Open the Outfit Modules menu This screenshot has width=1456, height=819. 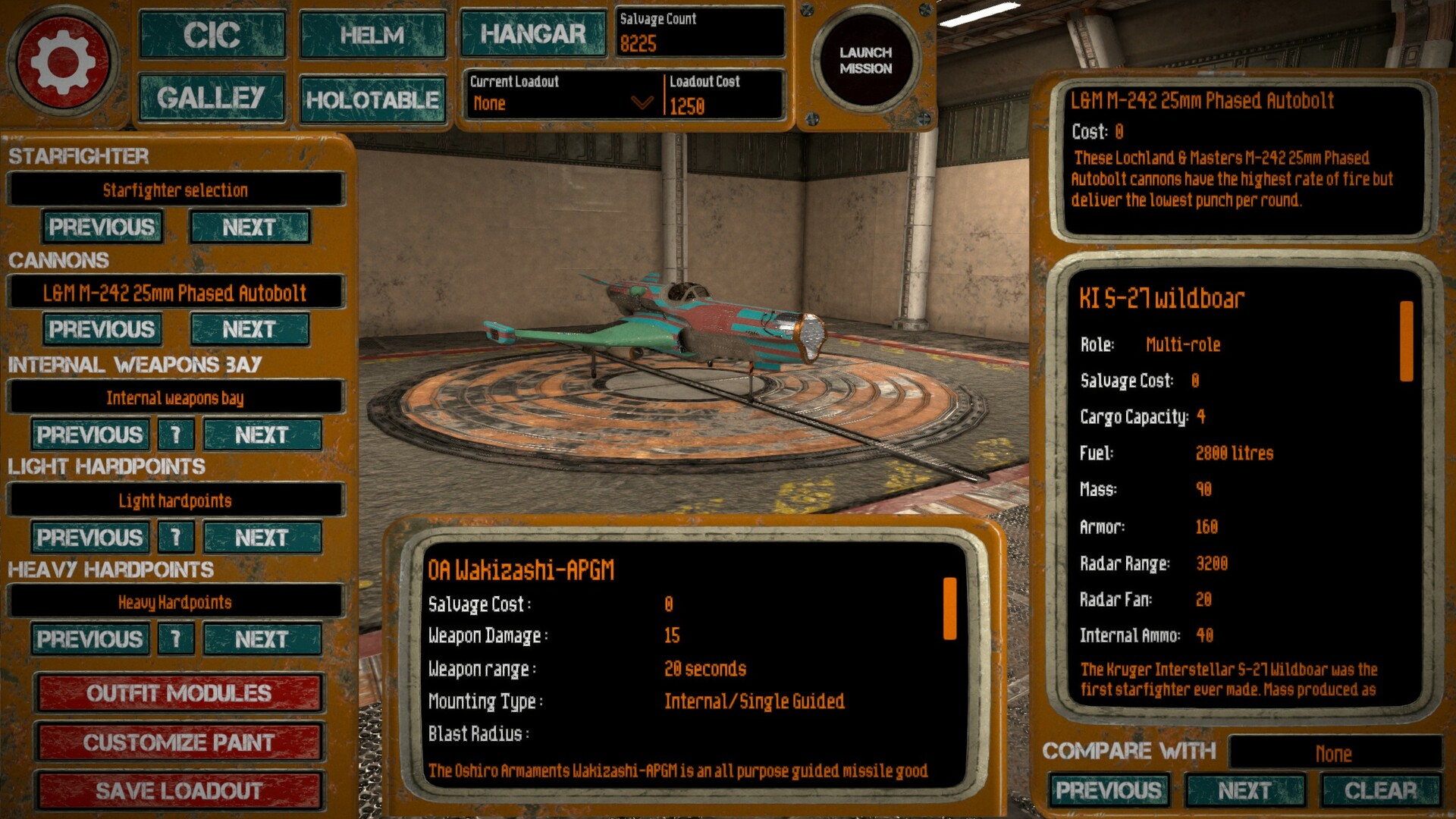click(178, 693)
